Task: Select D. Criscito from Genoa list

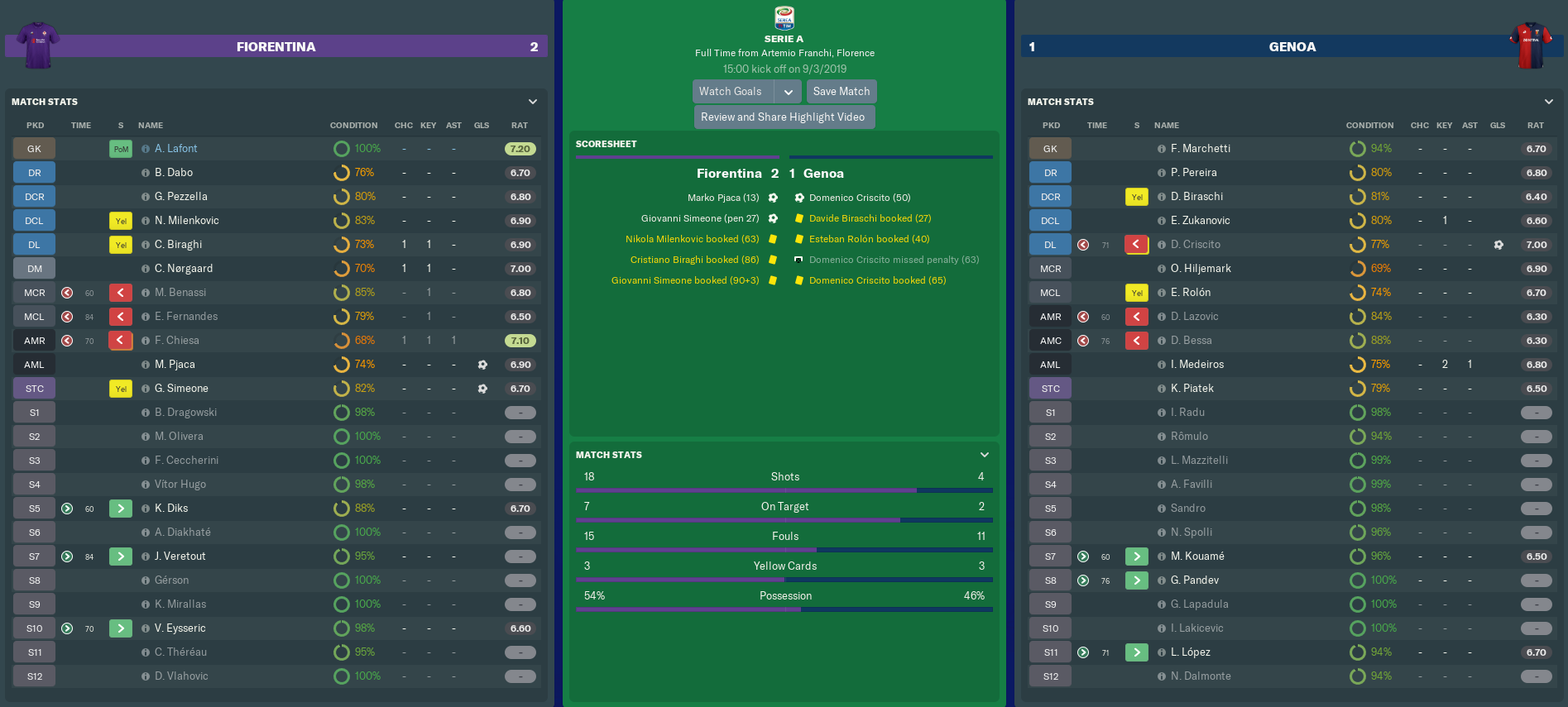Action: click(x=1195, y=245)
